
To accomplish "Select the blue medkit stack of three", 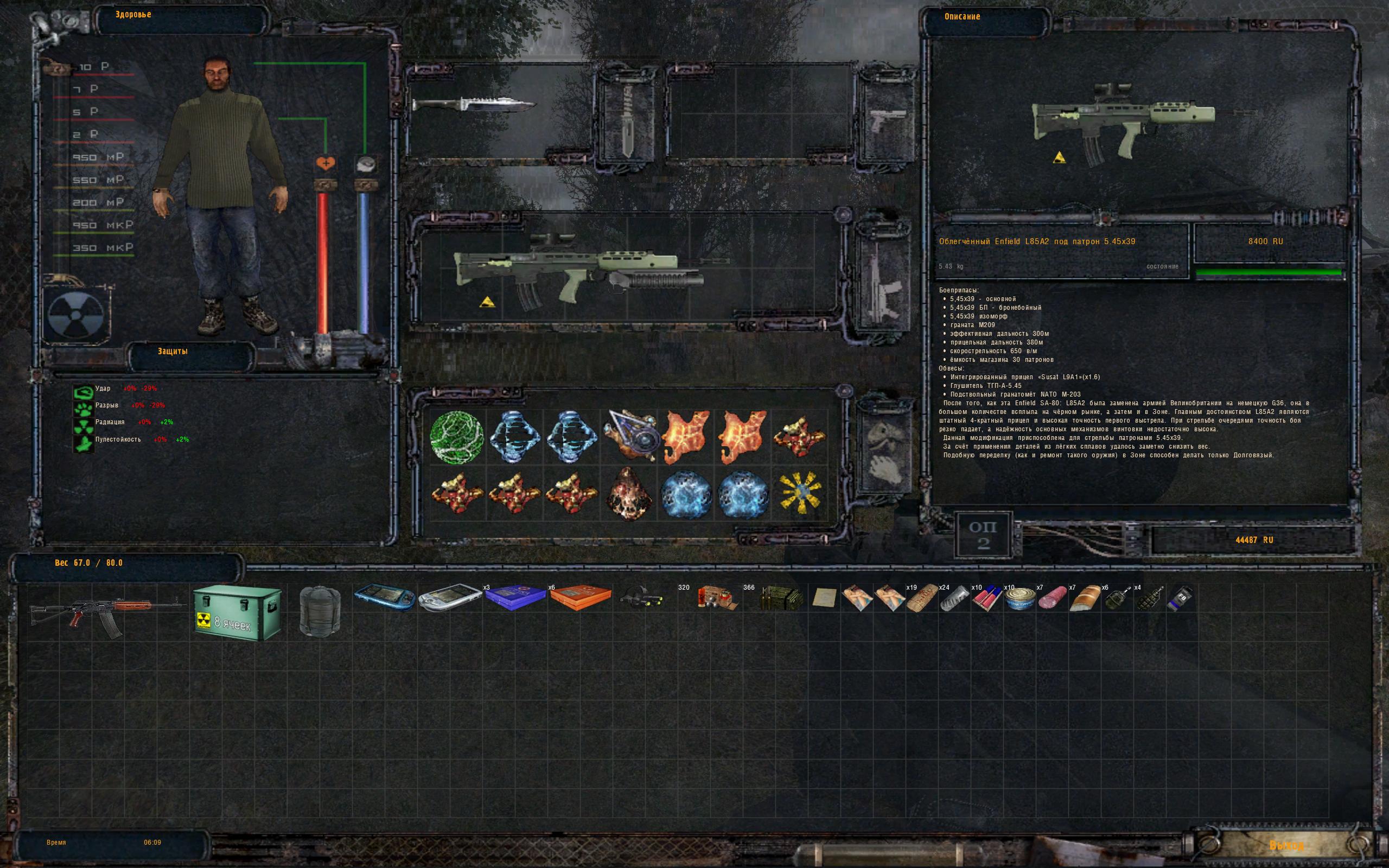I will click(x=515, y=597).
